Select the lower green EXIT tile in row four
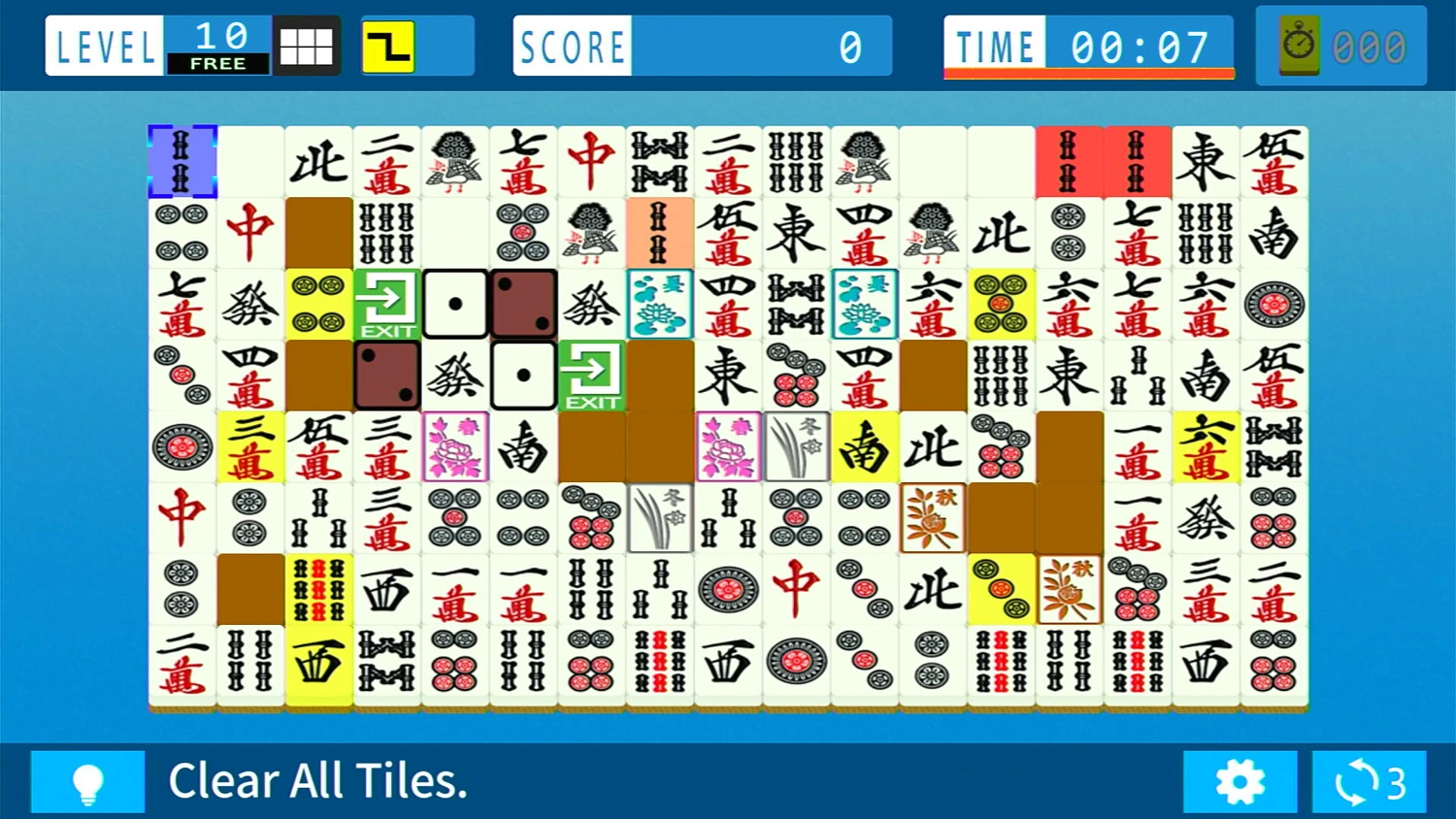This screenshot has width=1456, height=819. (x=592, y=376)
